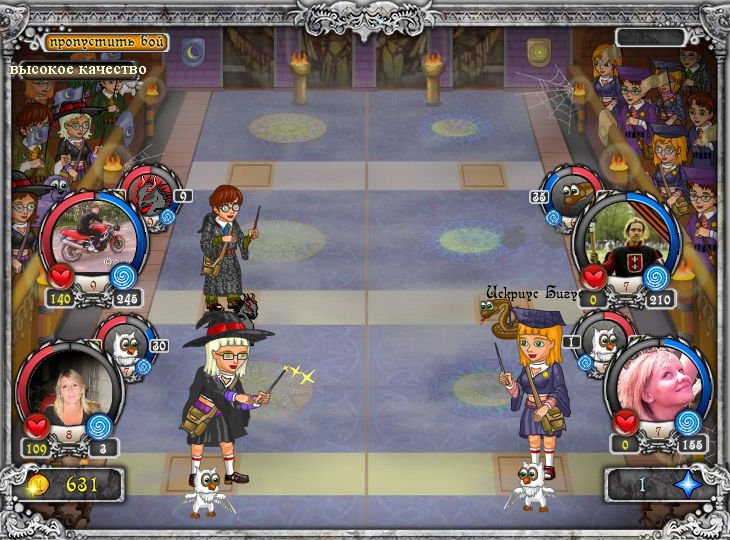Toggle the 'высокое качество' quality setting
This screenshot has width=730, height=540.
pyautogui.click(x=79, y=69)
